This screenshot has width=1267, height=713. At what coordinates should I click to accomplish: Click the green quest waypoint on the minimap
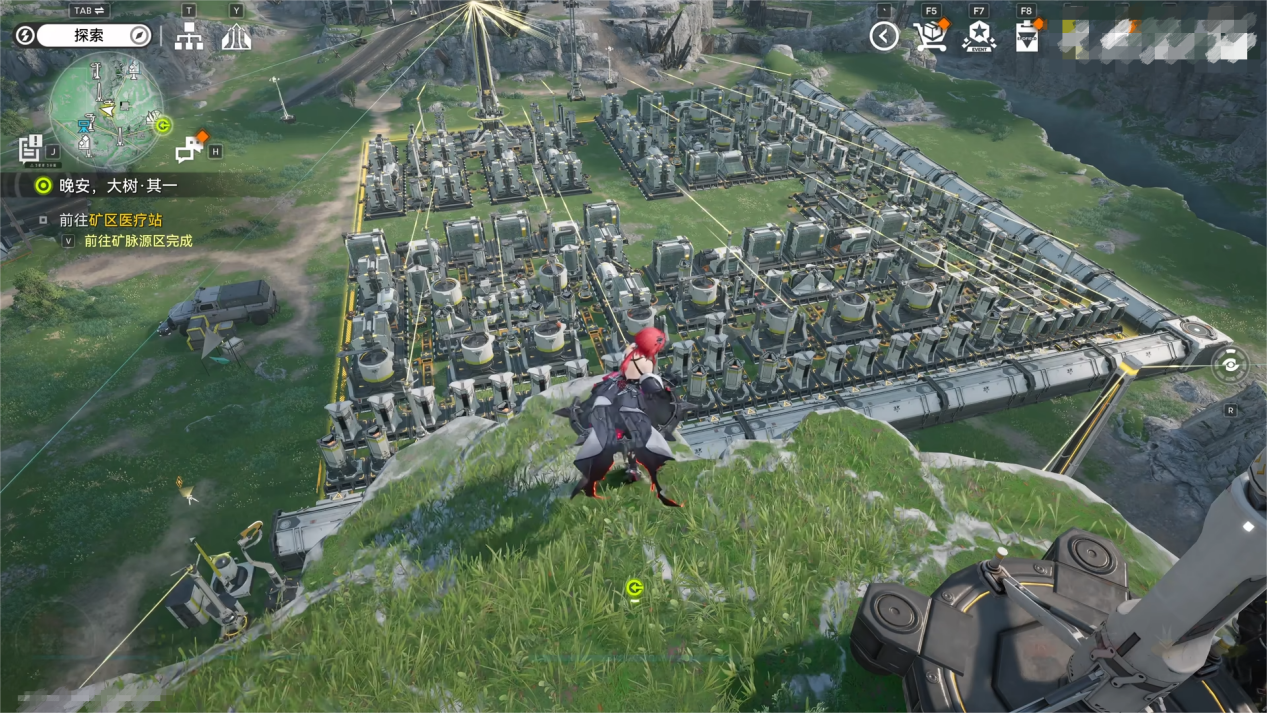pos(163,125)
